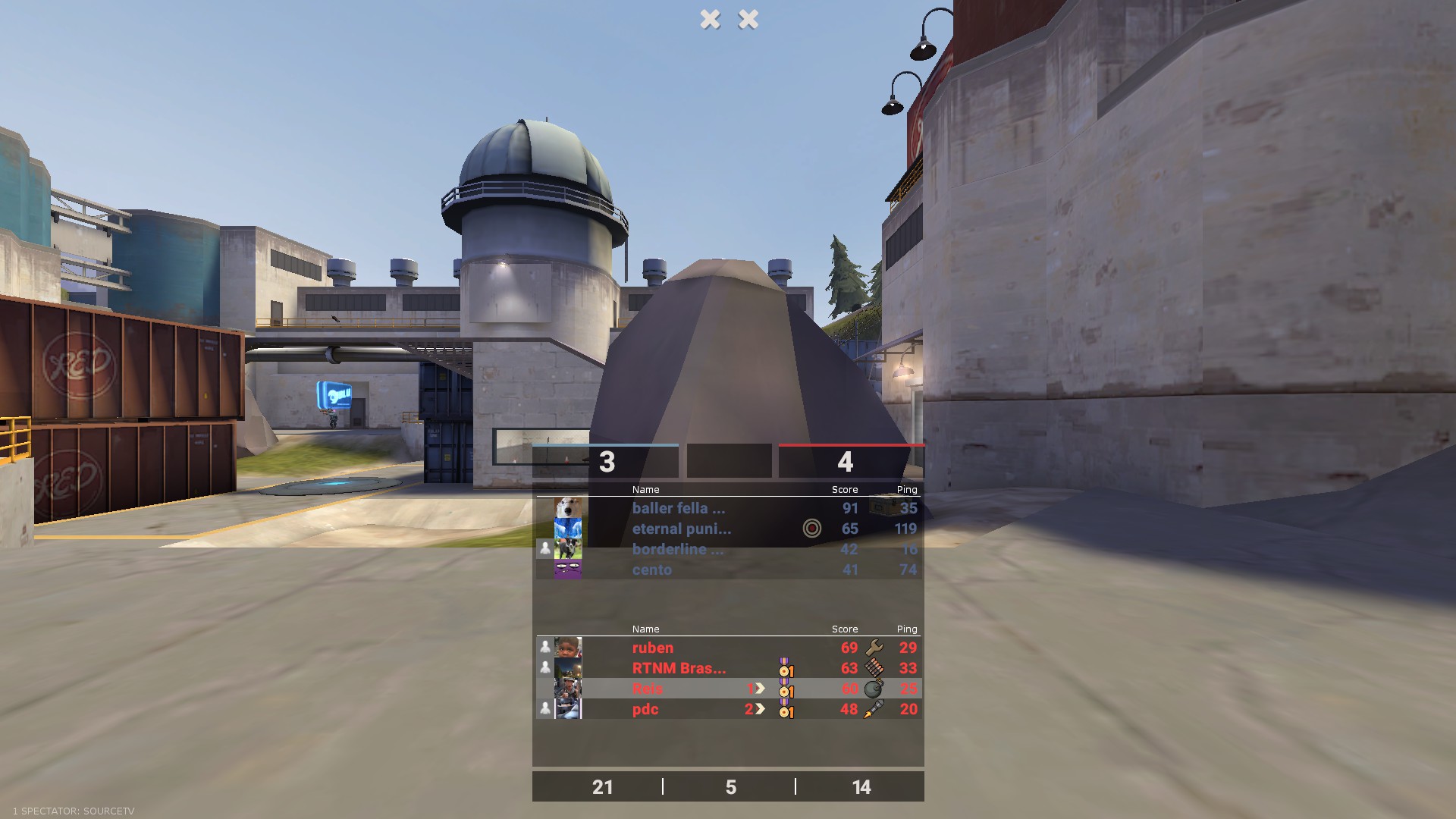Choose the borderline player row

point(677,550)
